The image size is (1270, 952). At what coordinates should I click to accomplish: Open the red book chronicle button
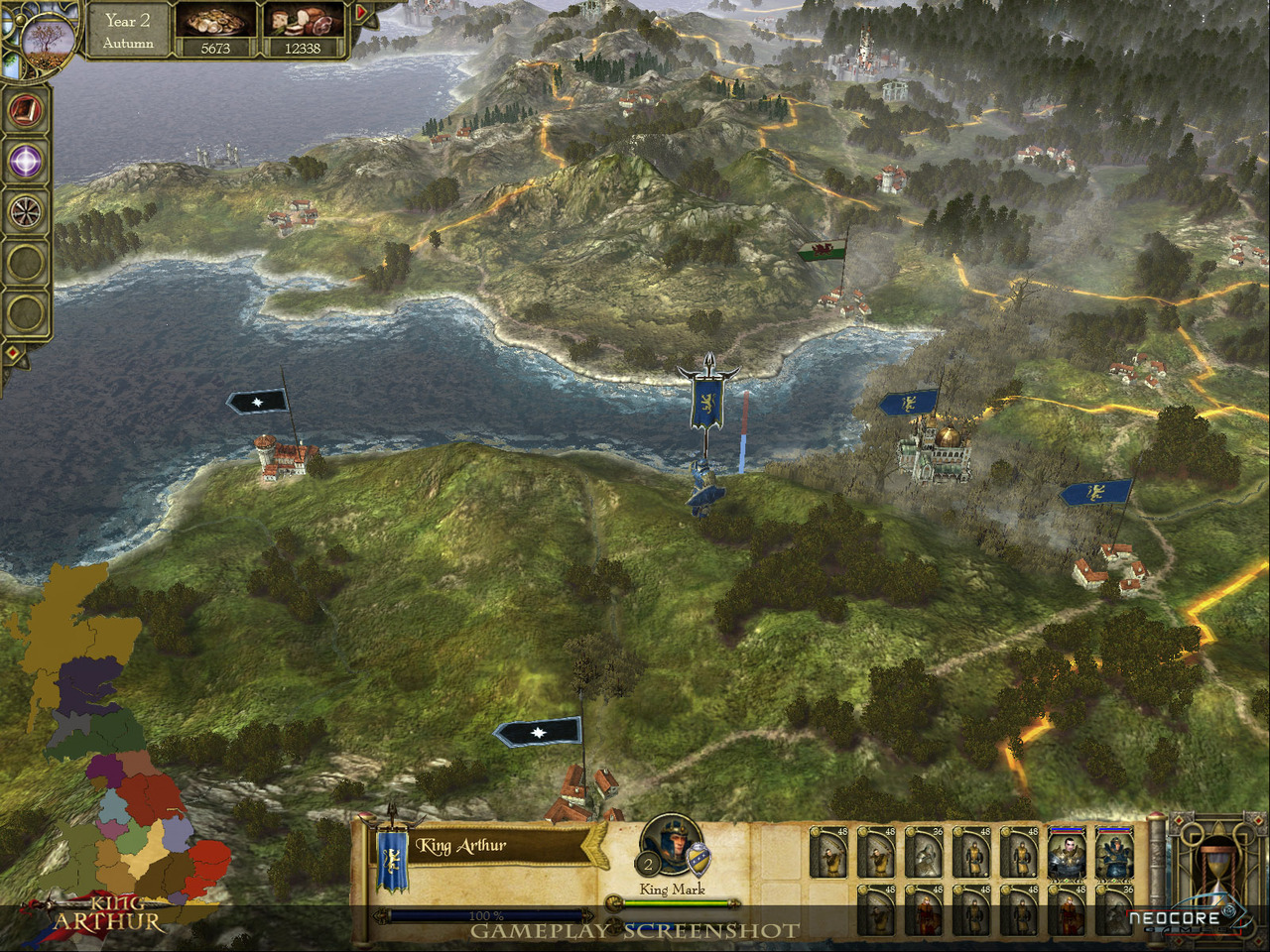[x=27, y=110]
